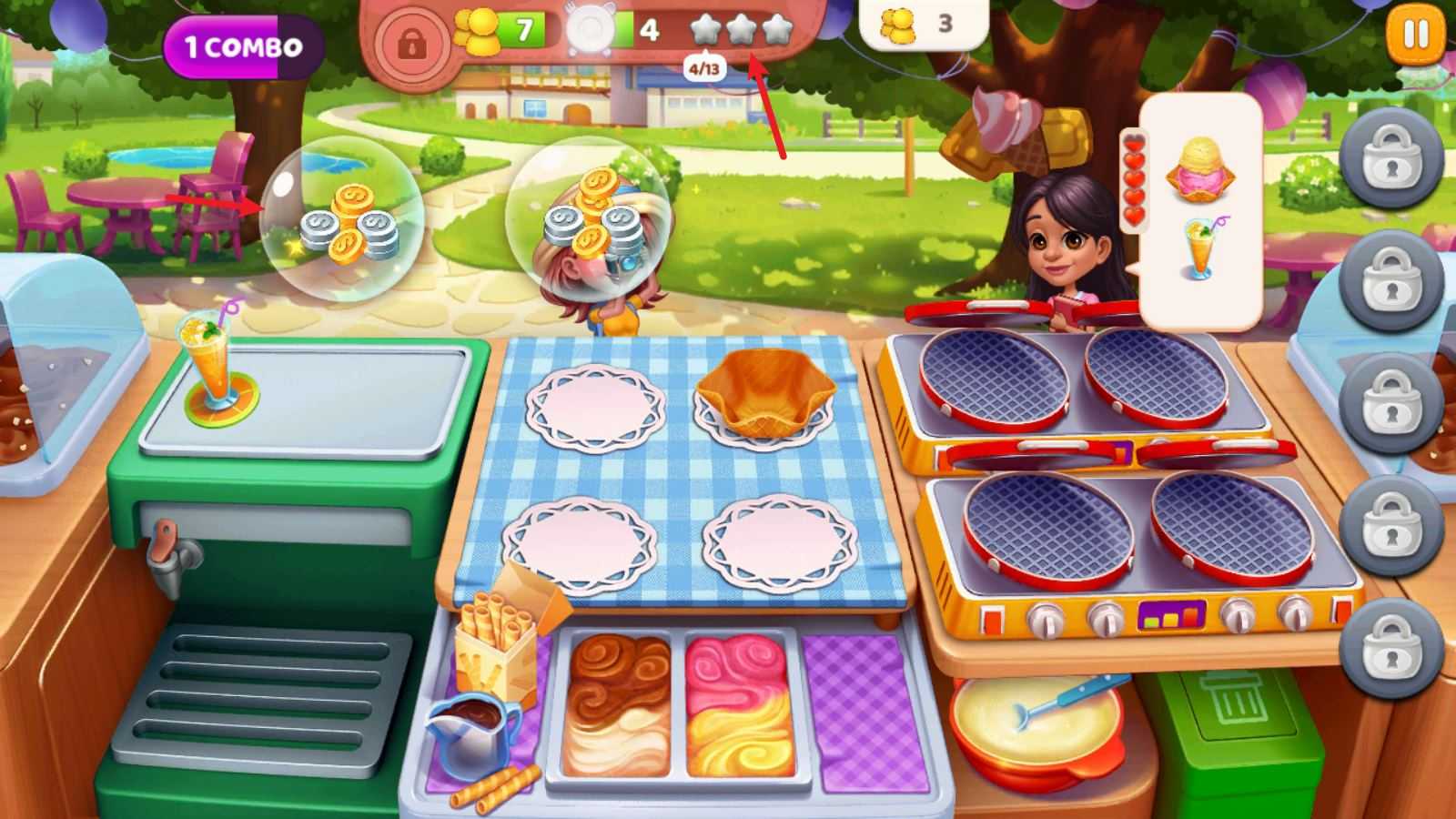Screen dimensions: 1456x819
Task: Use the chocolate sauce jug
Action: coord(473,725)
